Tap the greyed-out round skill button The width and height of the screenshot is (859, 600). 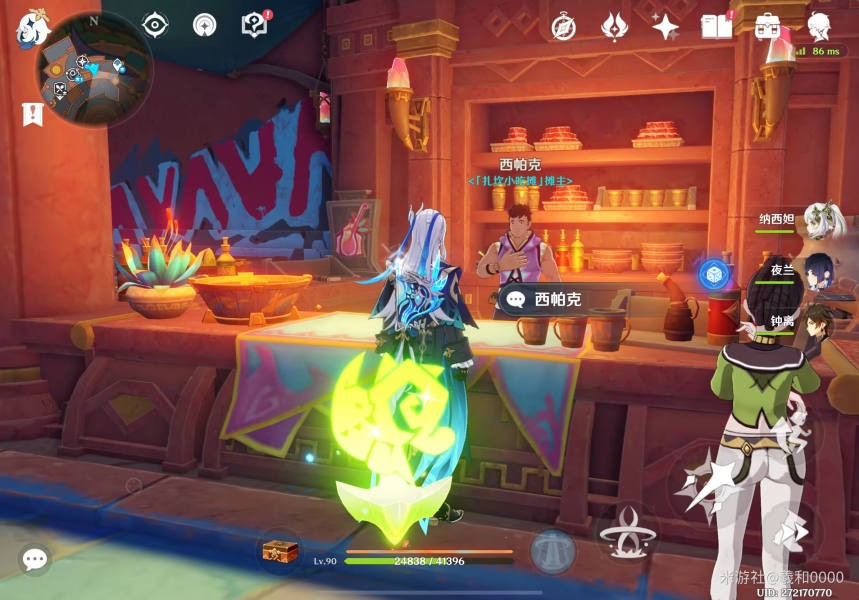[x=553, y=551]
